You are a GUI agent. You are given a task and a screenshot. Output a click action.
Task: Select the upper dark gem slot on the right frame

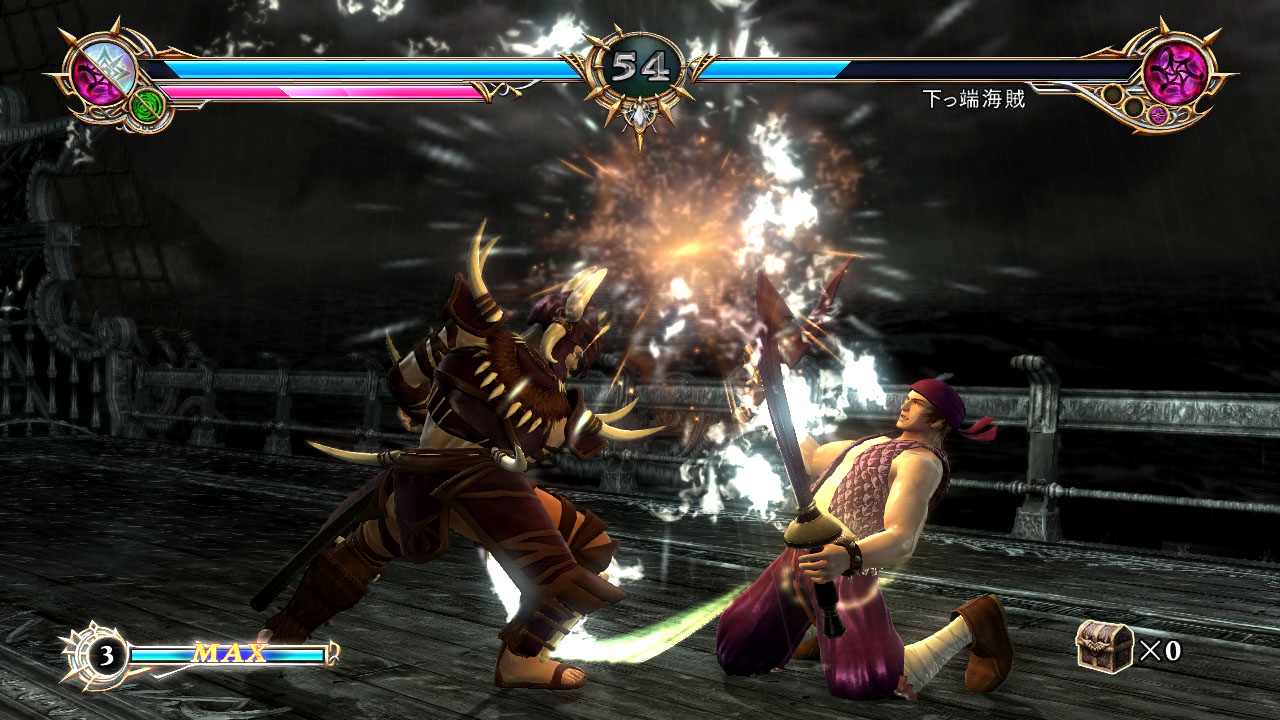click(x=1112, y=94)
